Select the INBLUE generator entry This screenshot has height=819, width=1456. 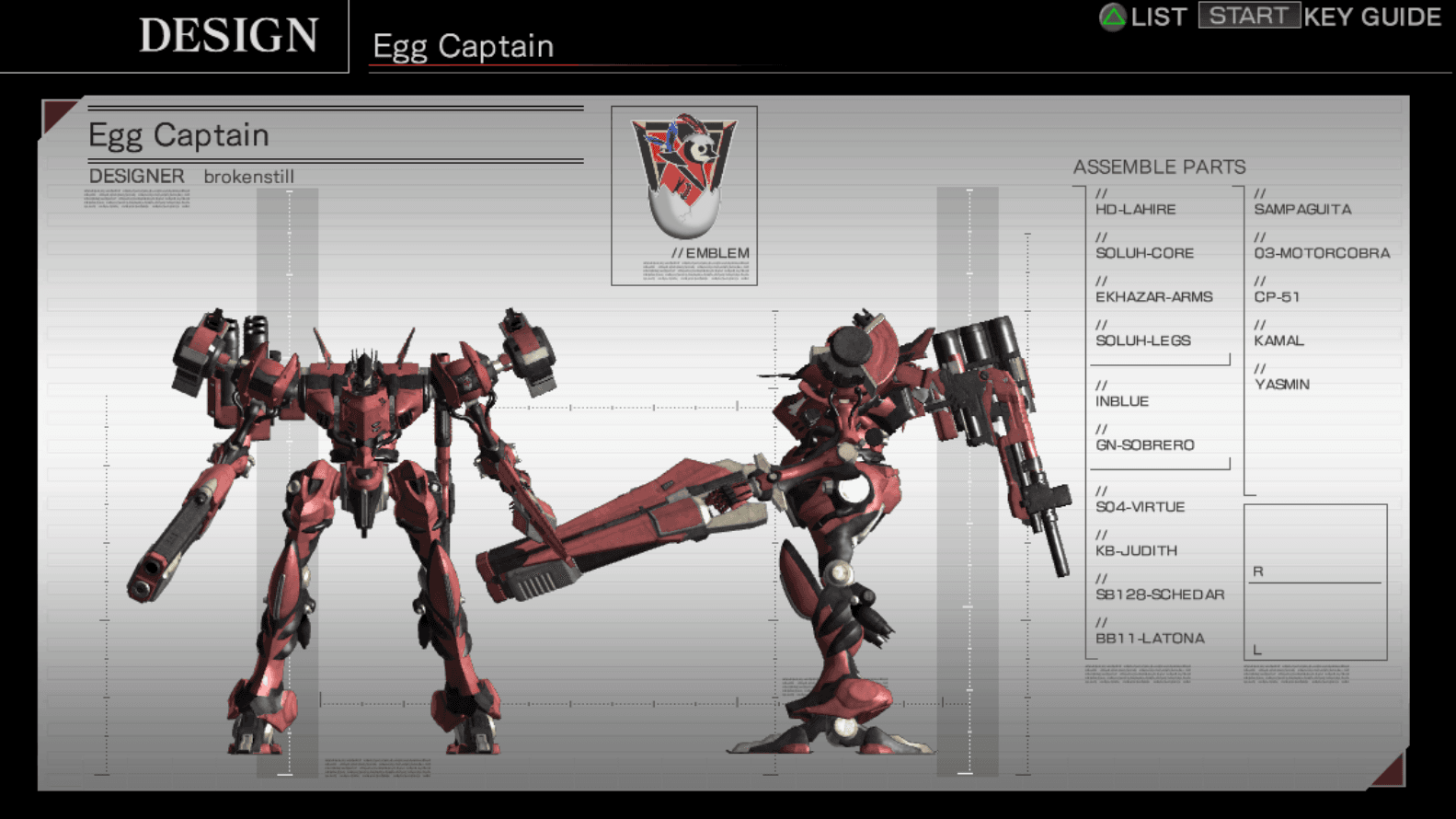click(x=1122, y=401)
